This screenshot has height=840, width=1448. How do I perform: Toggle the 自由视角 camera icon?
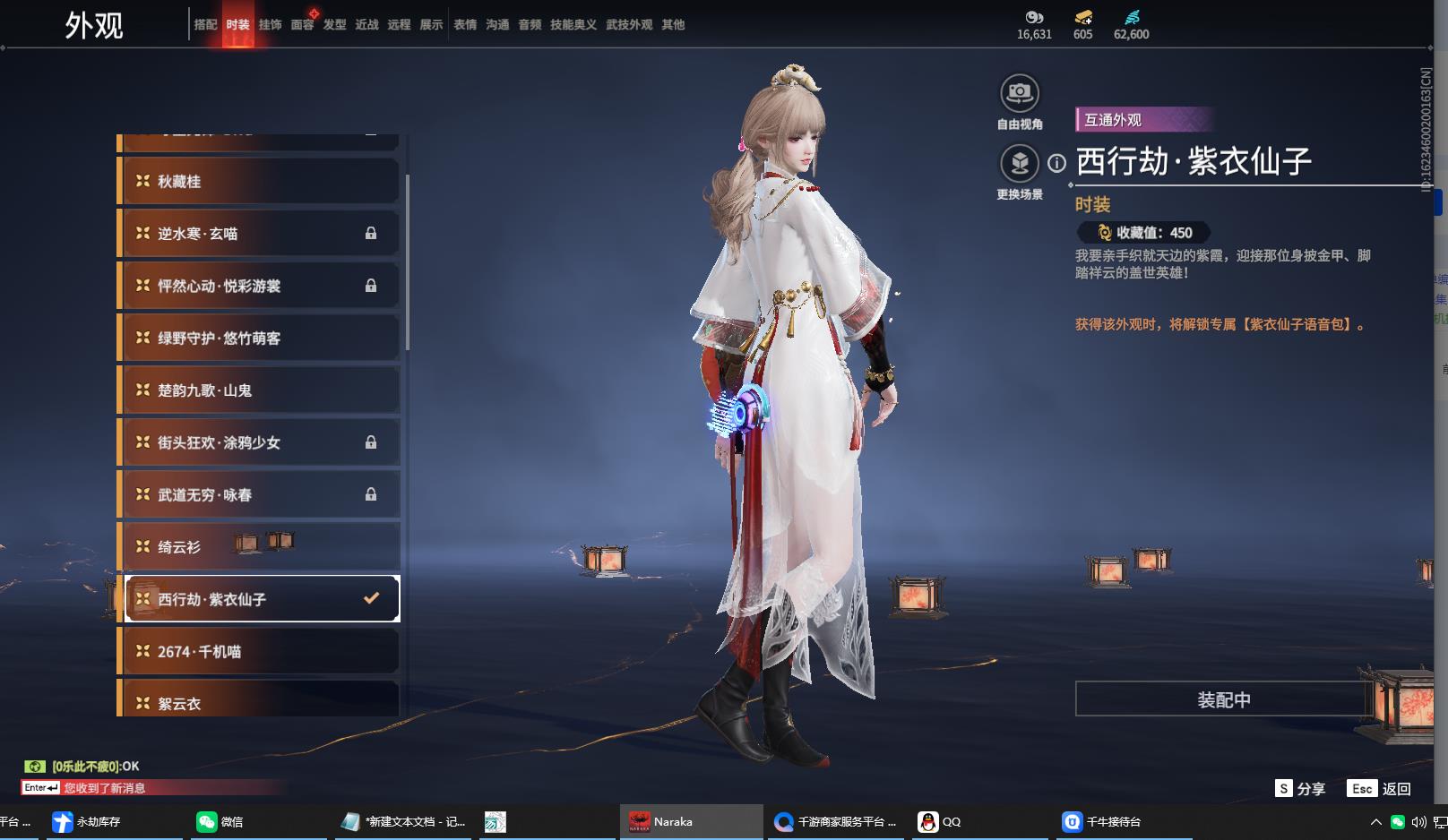click(x=1020, y=93)
